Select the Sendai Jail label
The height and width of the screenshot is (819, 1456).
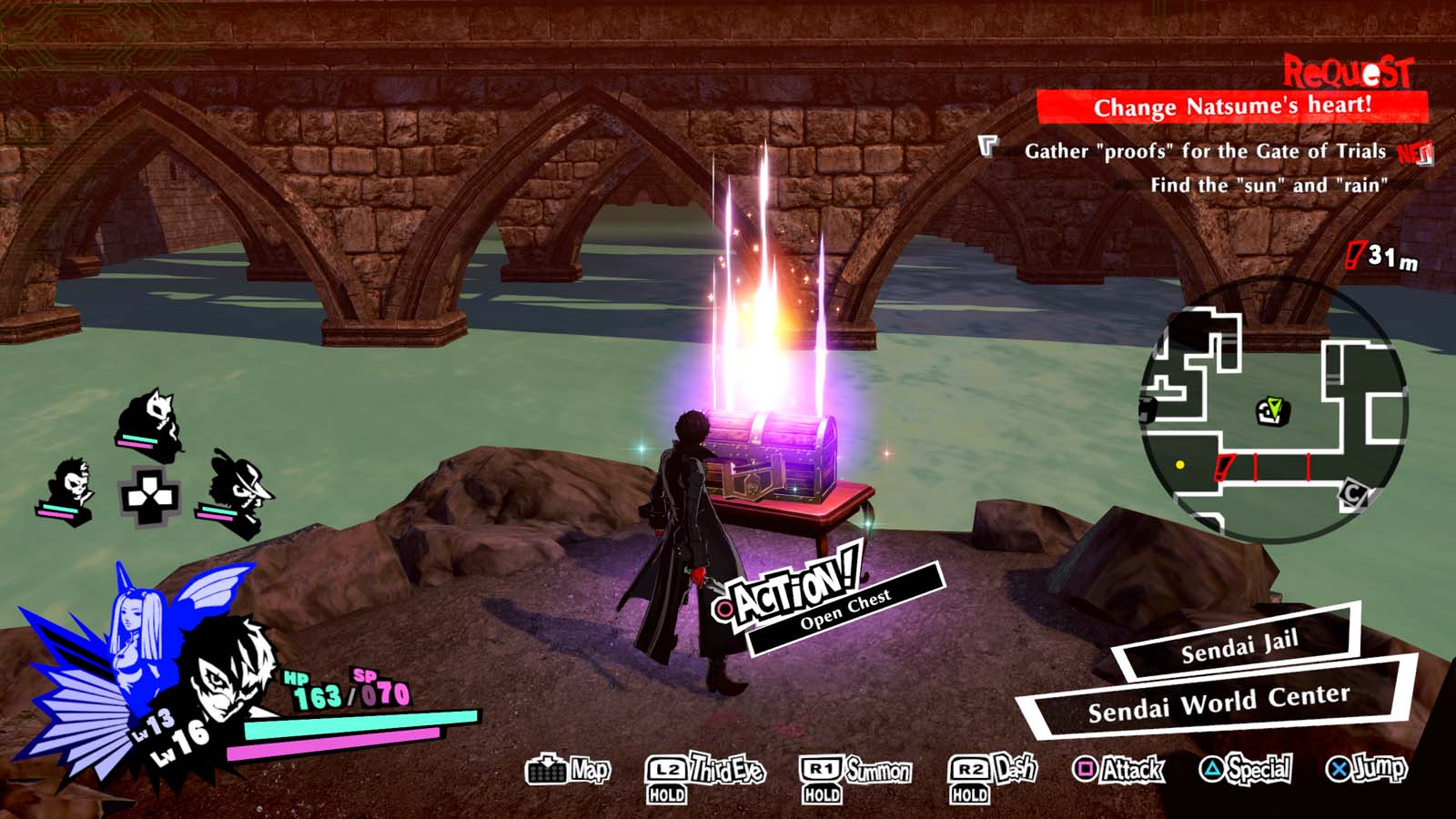[1239, 651]
